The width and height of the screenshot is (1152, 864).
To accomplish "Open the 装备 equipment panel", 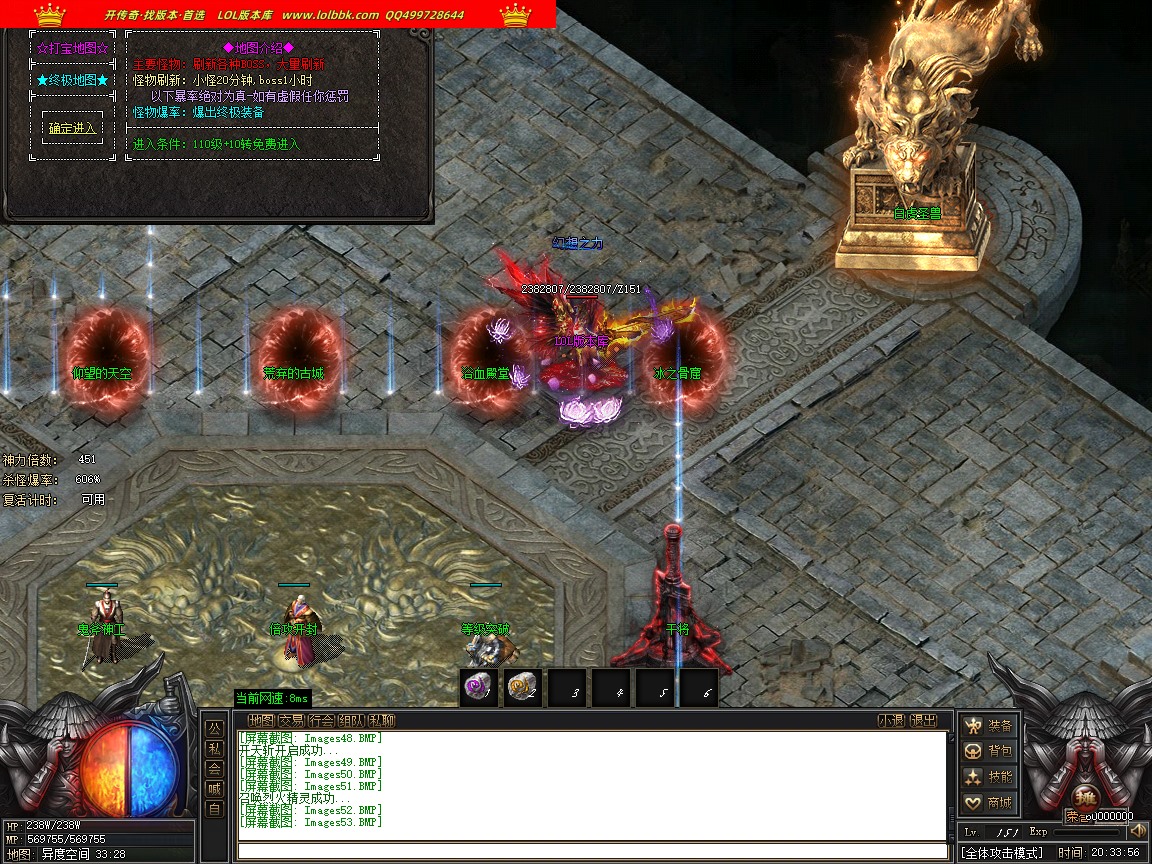I will click(x=988, y=725).
